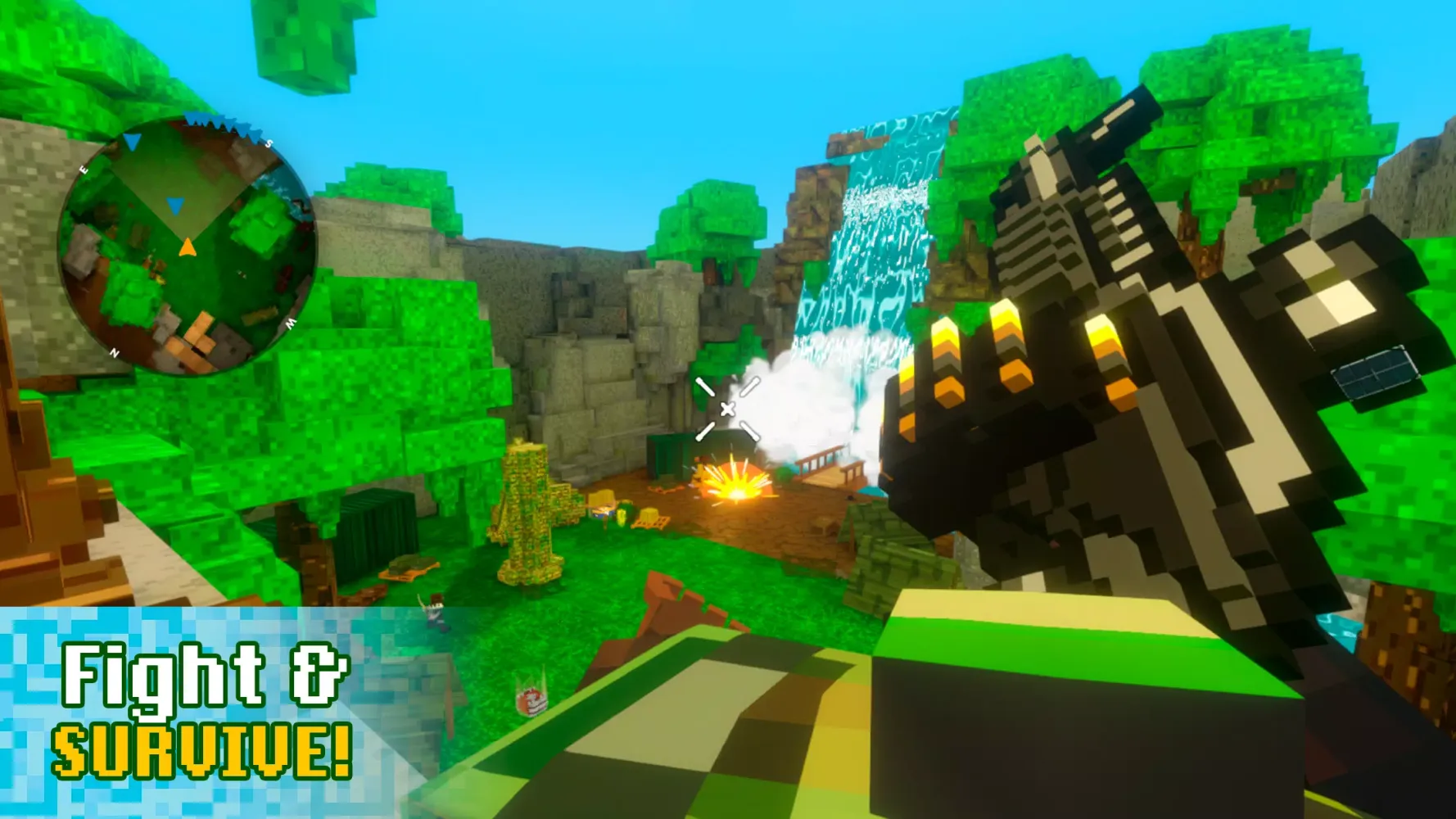Toggle the compass letter N on the minimap
This screenshot has height=819, width=1456.
pyautogui.click(x=115, y=351)
